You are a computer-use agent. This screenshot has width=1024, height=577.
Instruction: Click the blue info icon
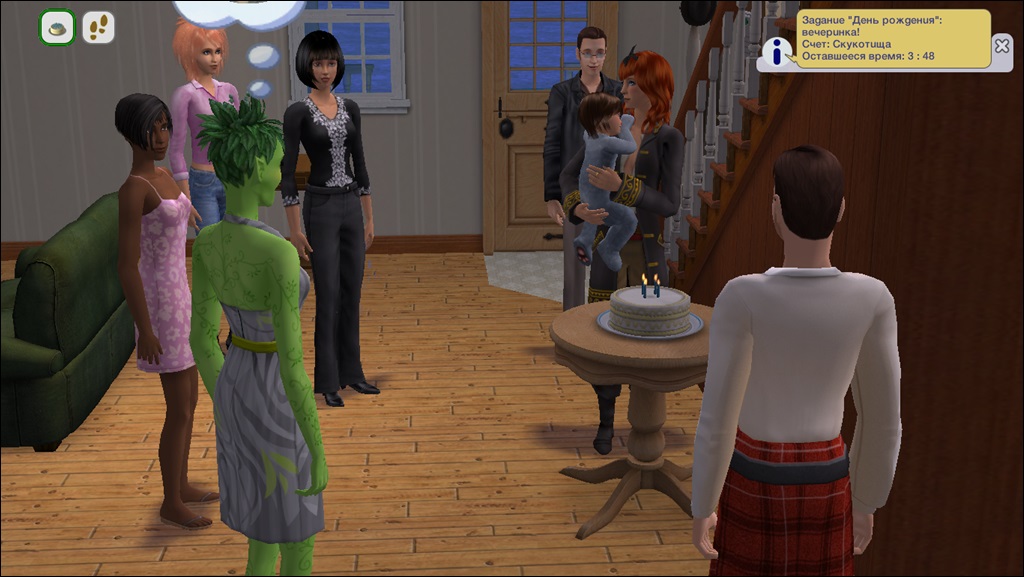pyautogui.click(x=775, y=50)
